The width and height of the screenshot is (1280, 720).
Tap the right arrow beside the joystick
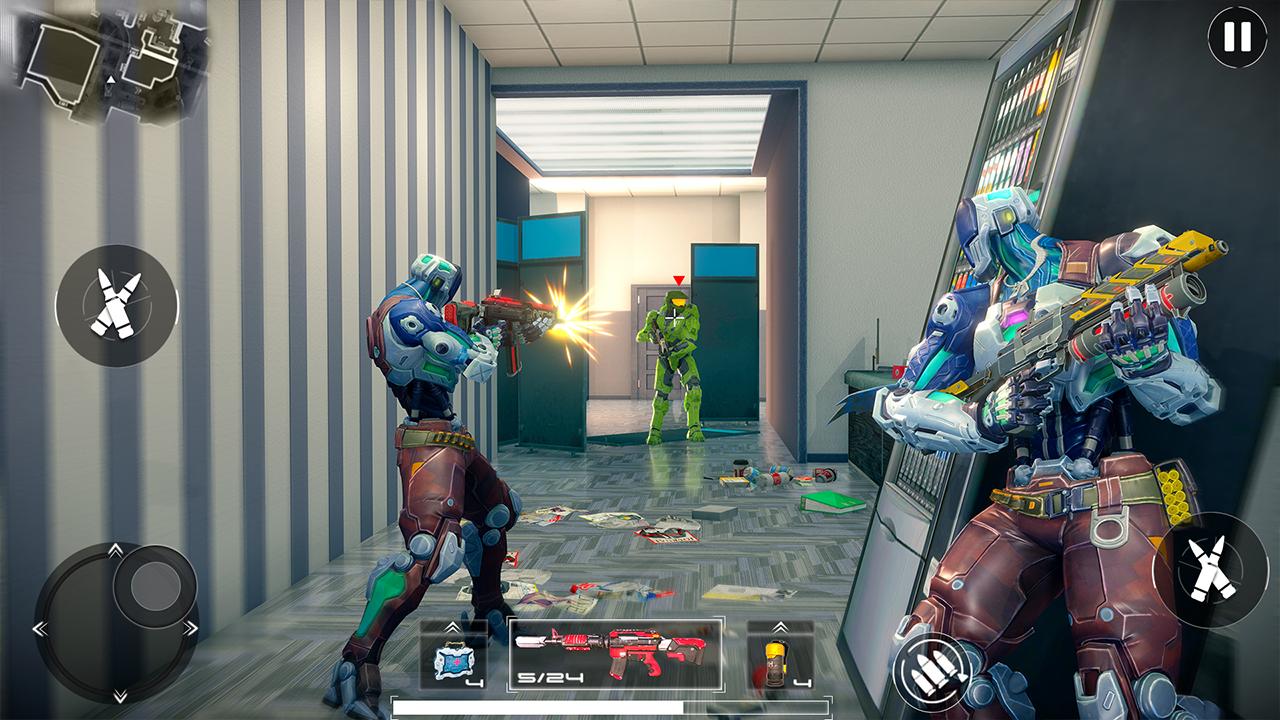point(190,628)
